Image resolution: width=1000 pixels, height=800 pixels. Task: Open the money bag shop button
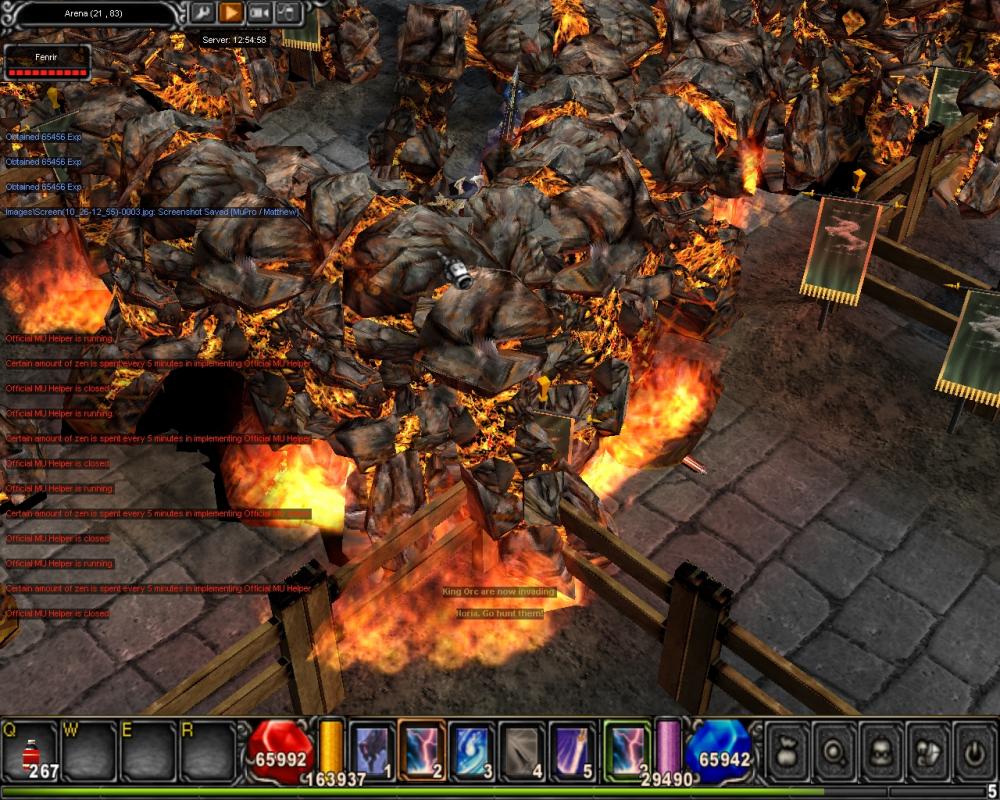click(787, 750)
